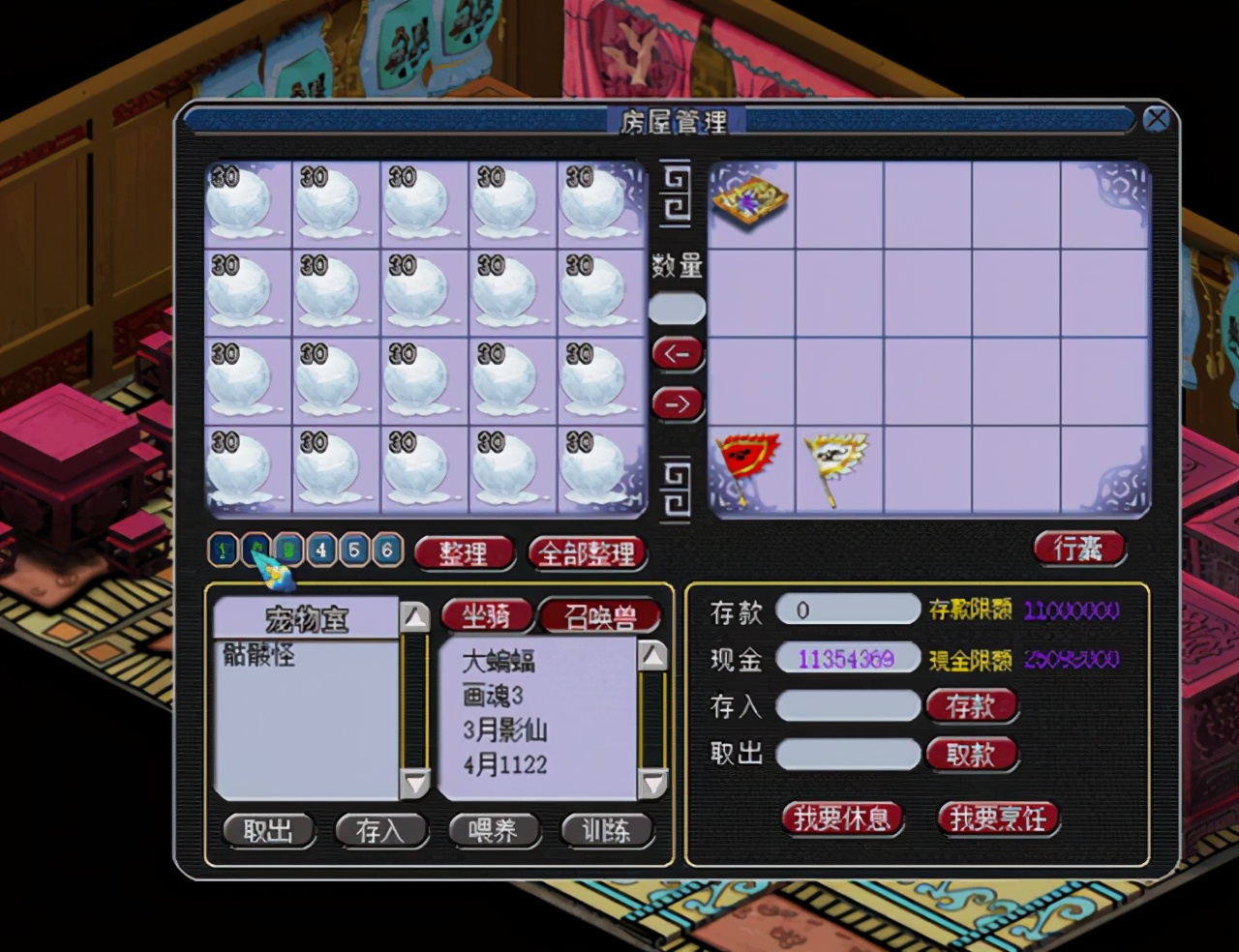Screen dimensions: 1239x952
Task: Click 我要烹饪 to cook
Action: coord(998,818)
